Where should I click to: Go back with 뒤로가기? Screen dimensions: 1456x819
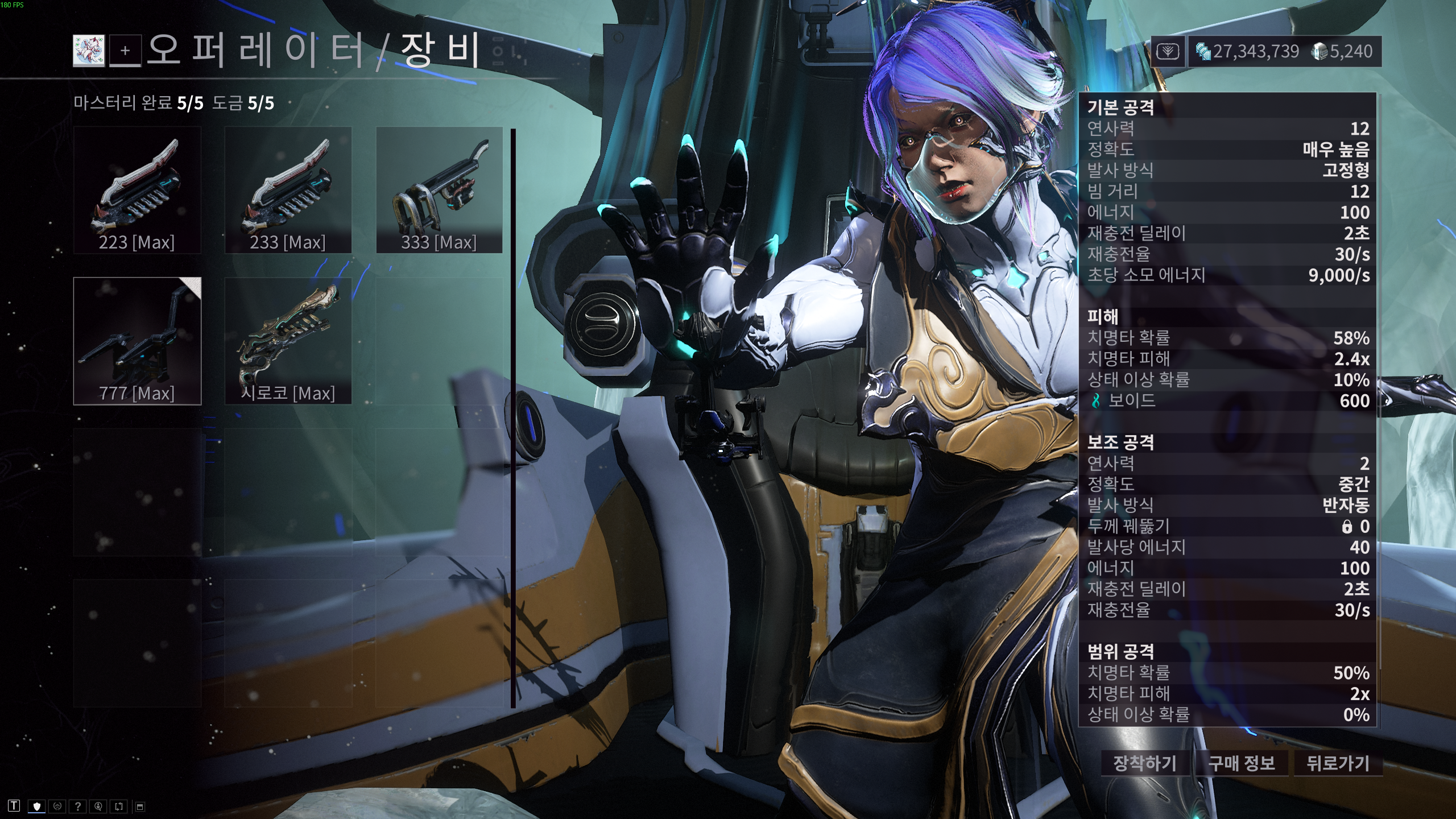[x=1338, y=763]
